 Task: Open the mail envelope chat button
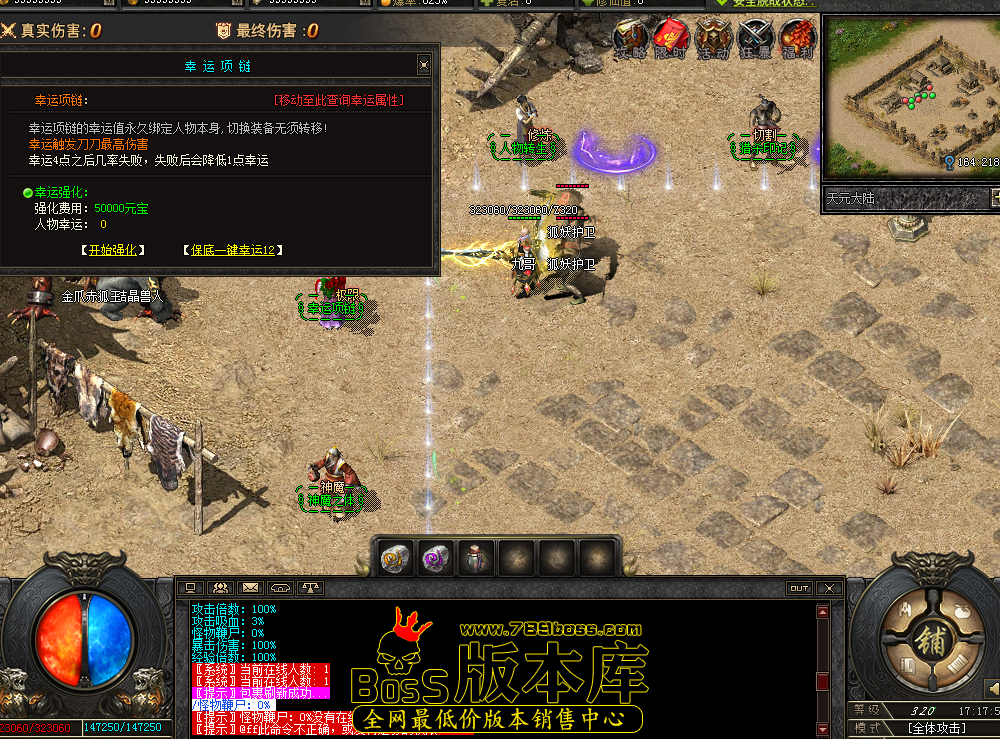pyautogui.click(x=250, y=588)
